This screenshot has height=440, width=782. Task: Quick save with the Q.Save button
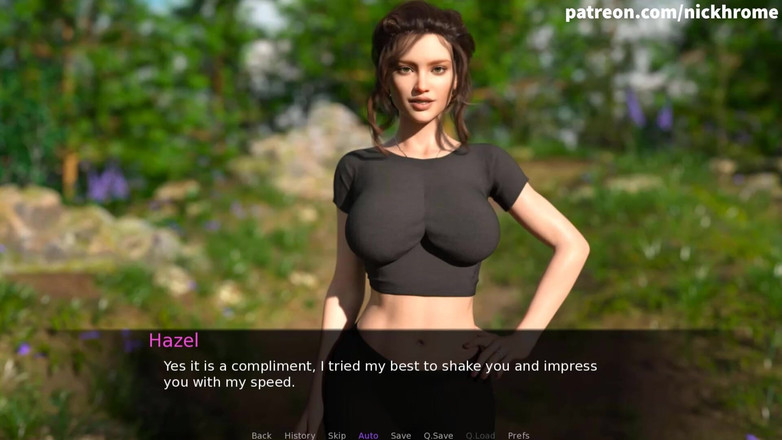pyautogui.click(x=438, y=435)
